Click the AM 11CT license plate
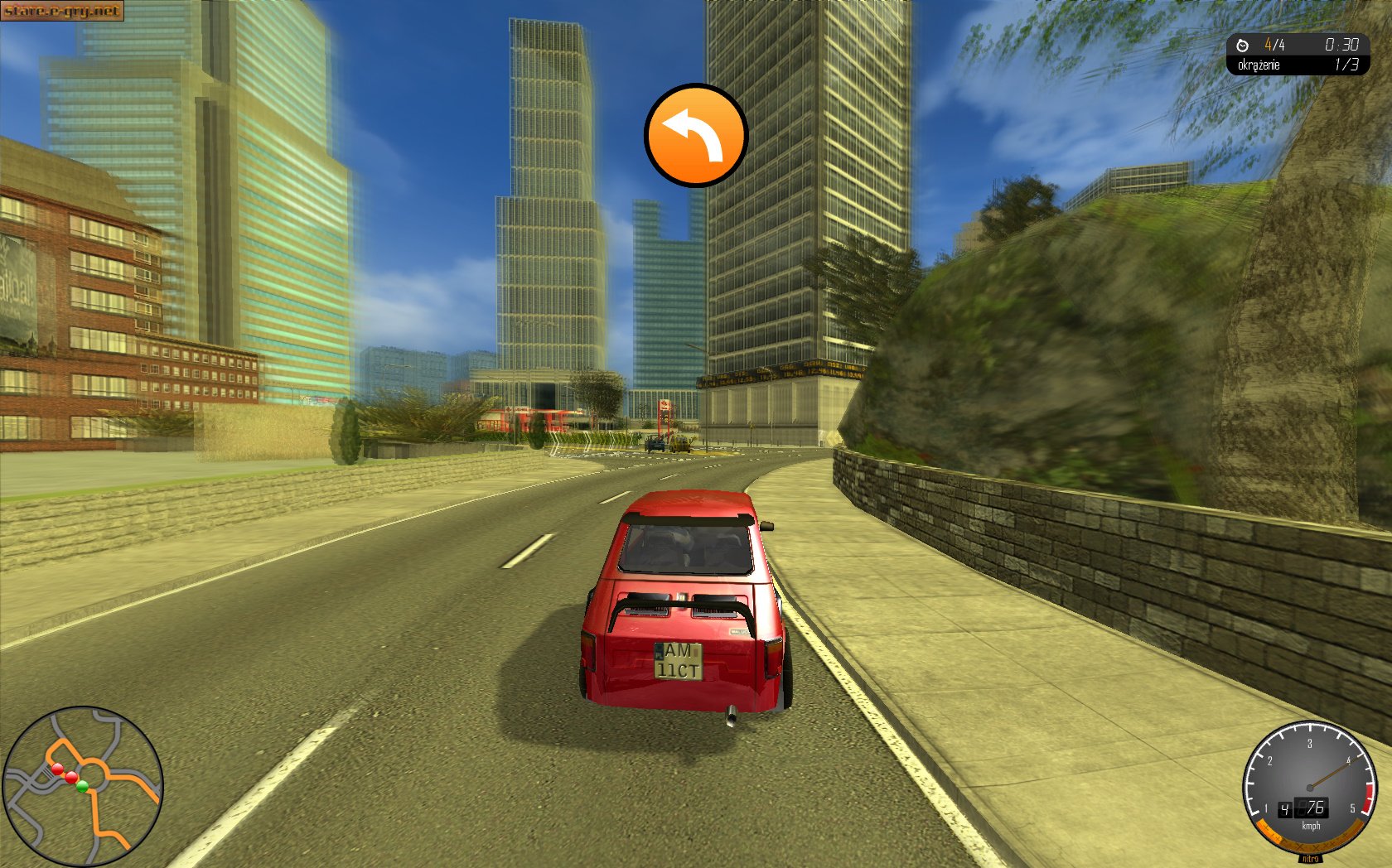 [x=679, y=660]
